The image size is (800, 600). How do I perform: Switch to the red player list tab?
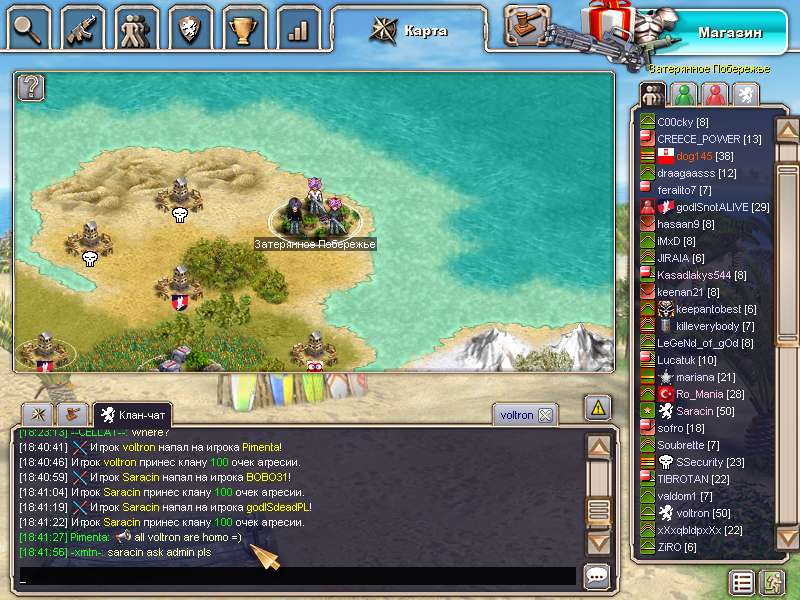[x=713, y=94]
